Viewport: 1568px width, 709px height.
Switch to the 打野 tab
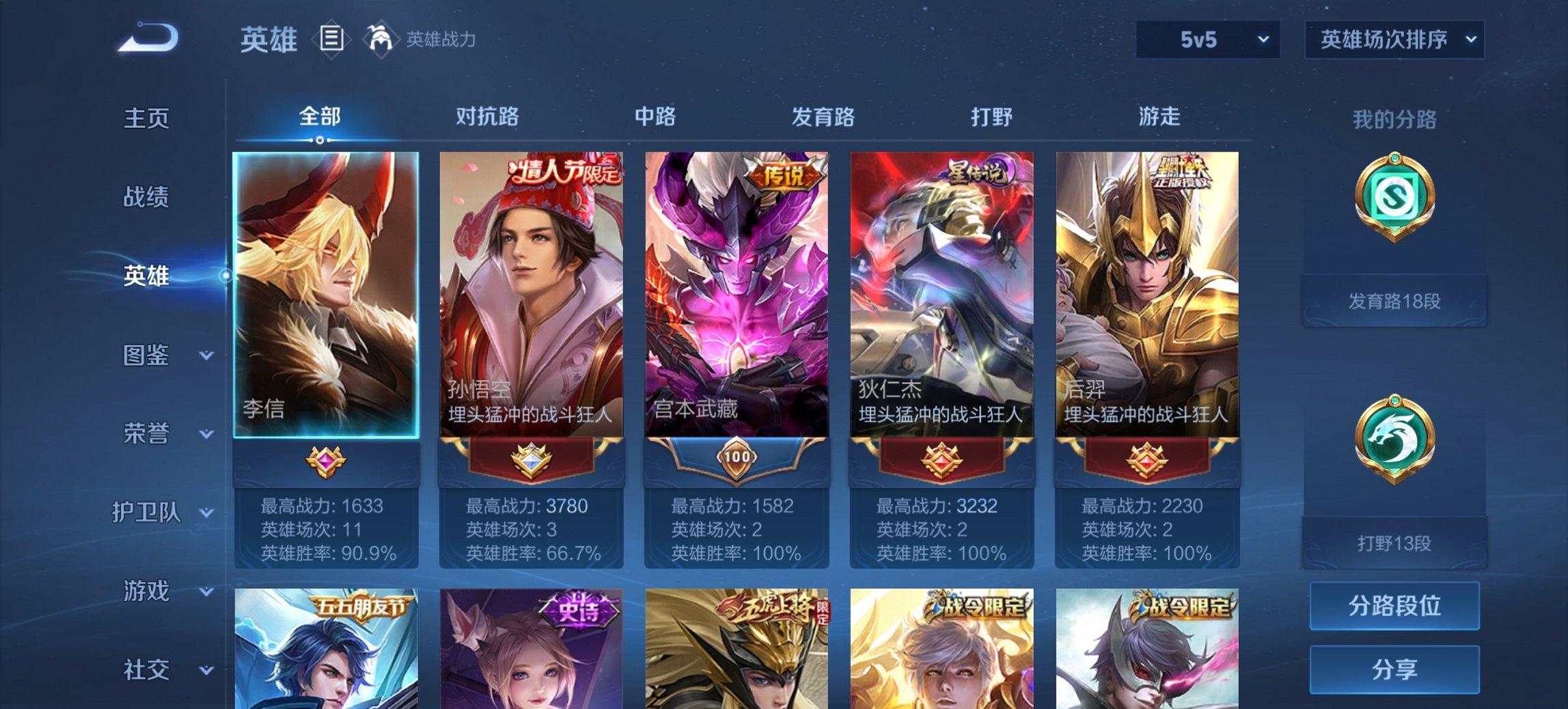(x=993, y=117)
